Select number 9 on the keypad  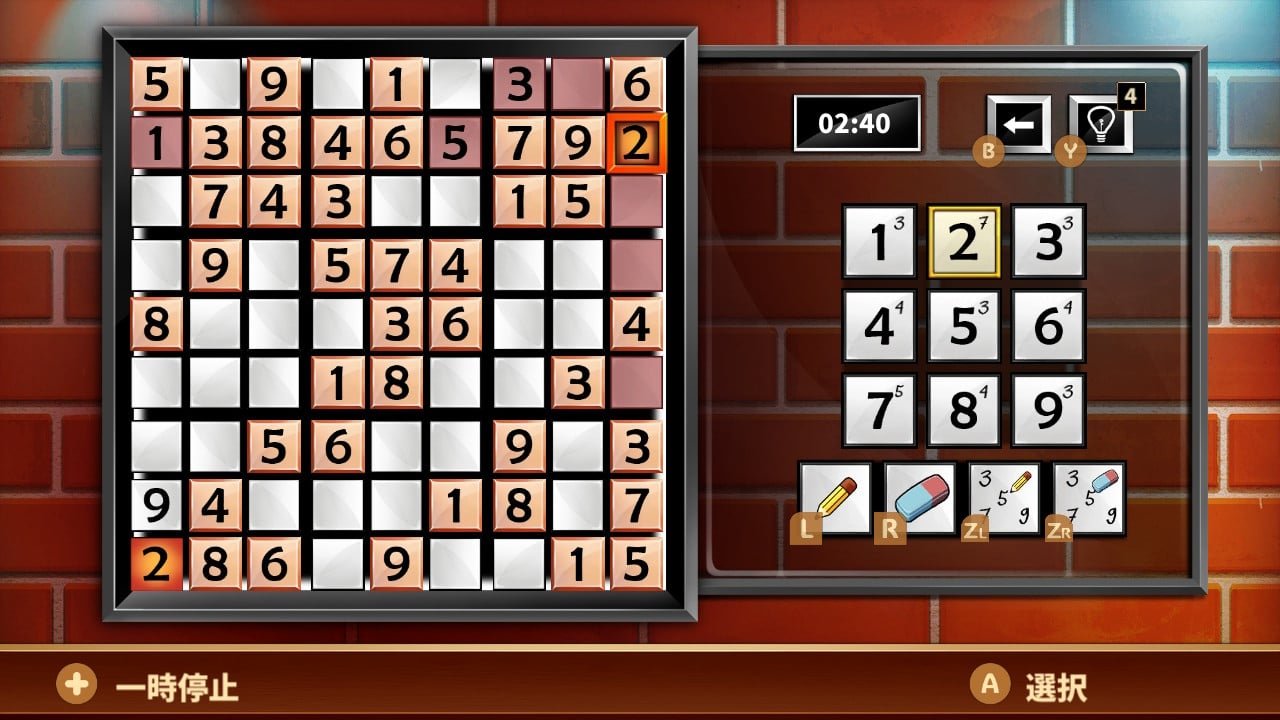[x=1048, y=409]
